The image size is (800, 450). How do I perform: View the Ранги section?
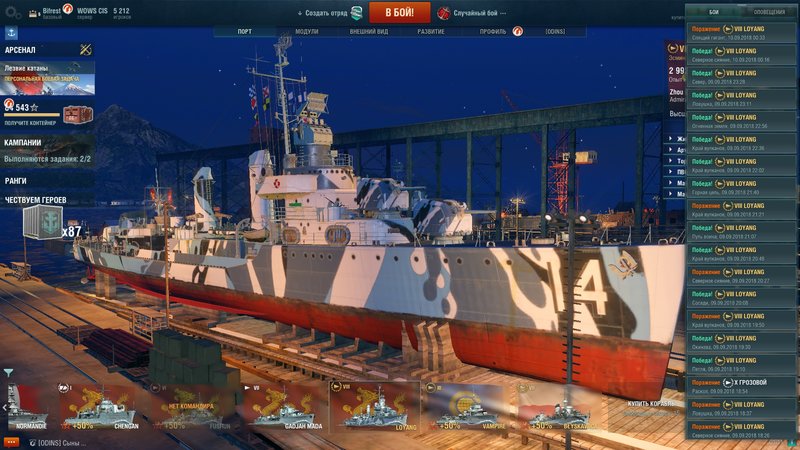tap(17, 181)
